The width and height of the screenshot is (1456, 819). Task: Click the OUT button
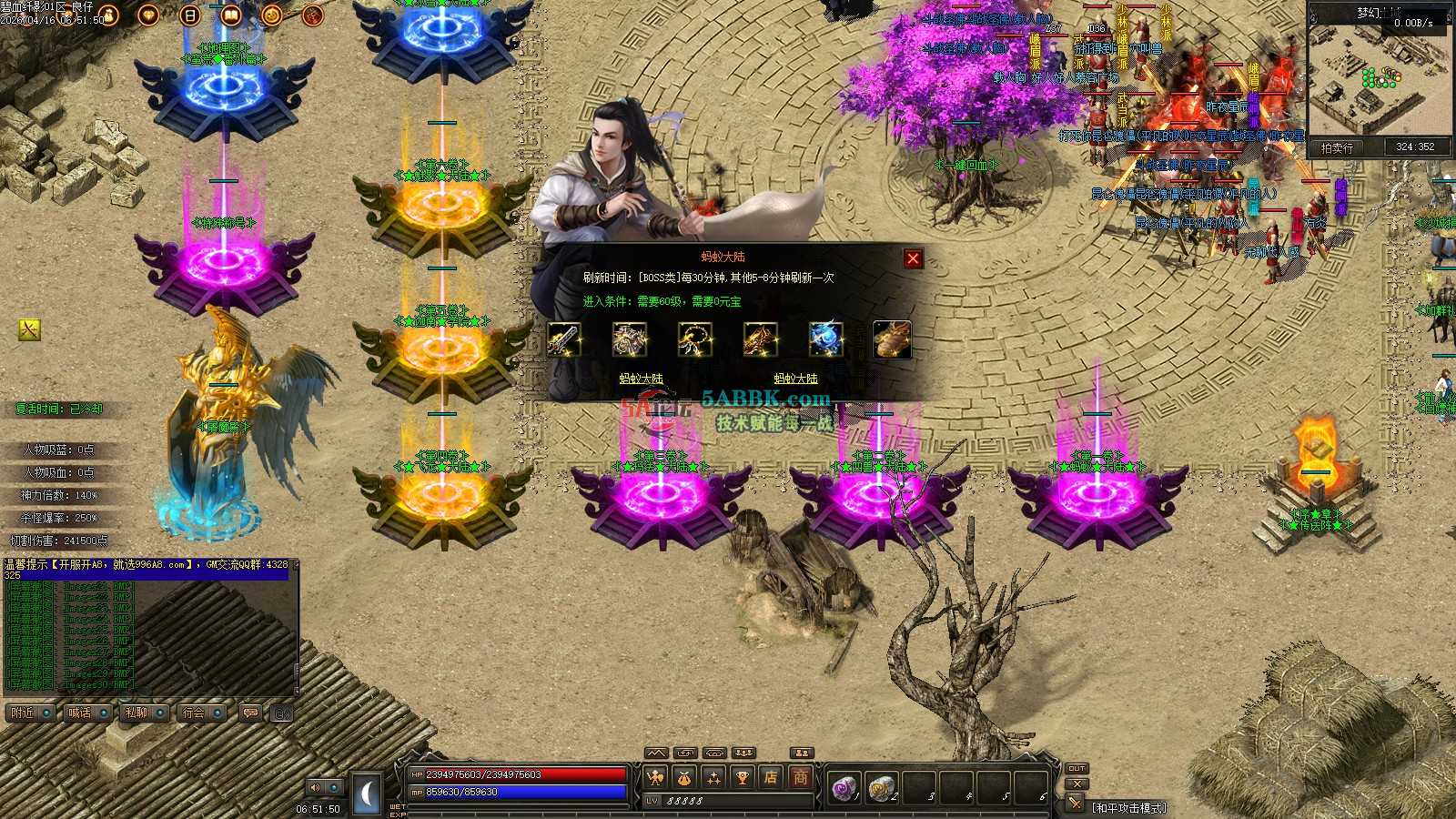click(x=1077, y=769)
